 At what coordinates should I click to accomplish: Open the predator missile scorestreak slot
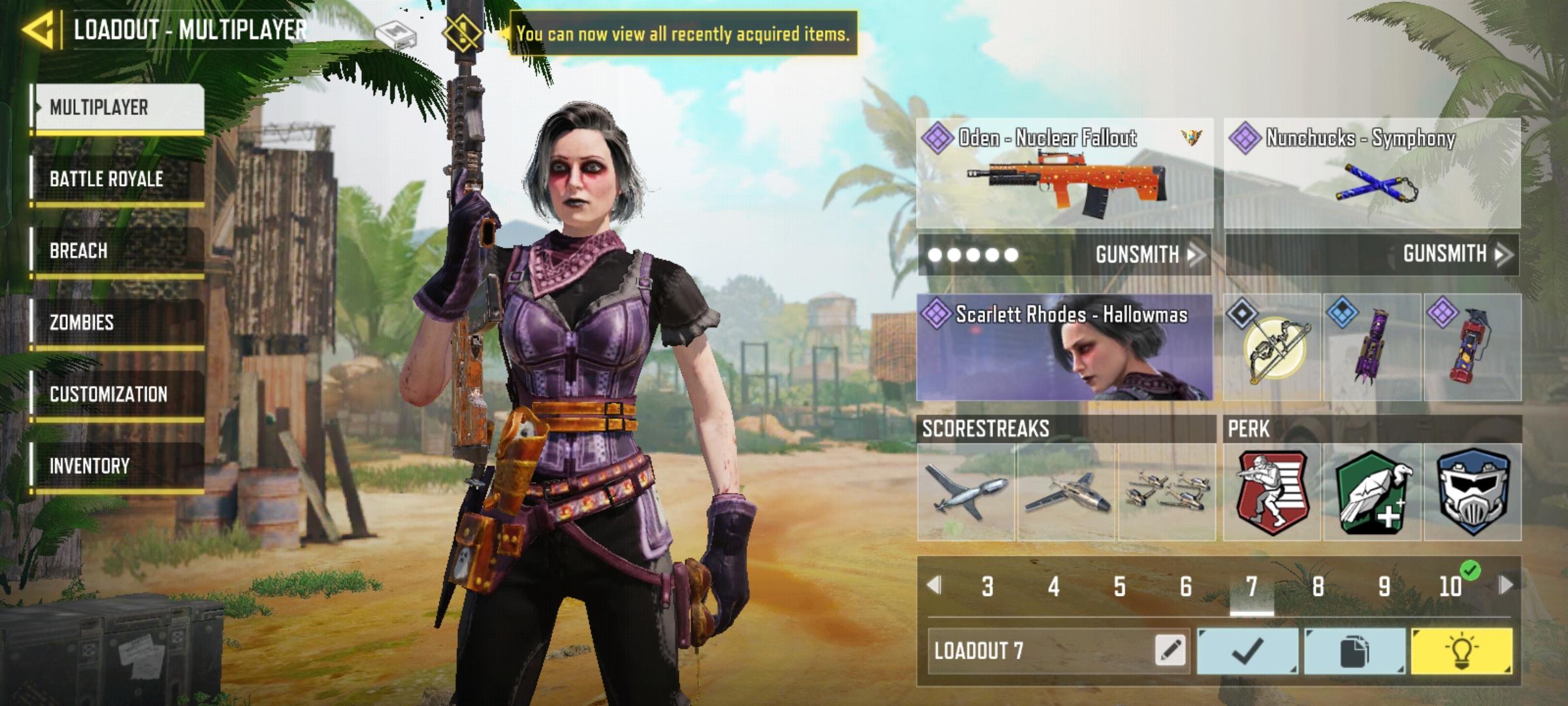click(x=966, y=493)
